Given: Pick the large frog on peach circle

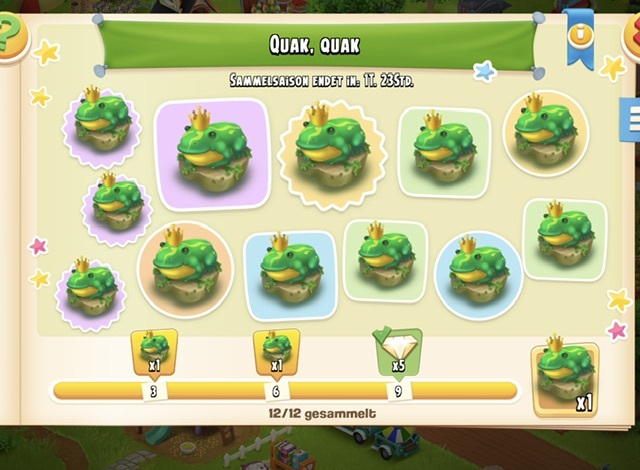Looking at the screenshot, I should [185, 269].
